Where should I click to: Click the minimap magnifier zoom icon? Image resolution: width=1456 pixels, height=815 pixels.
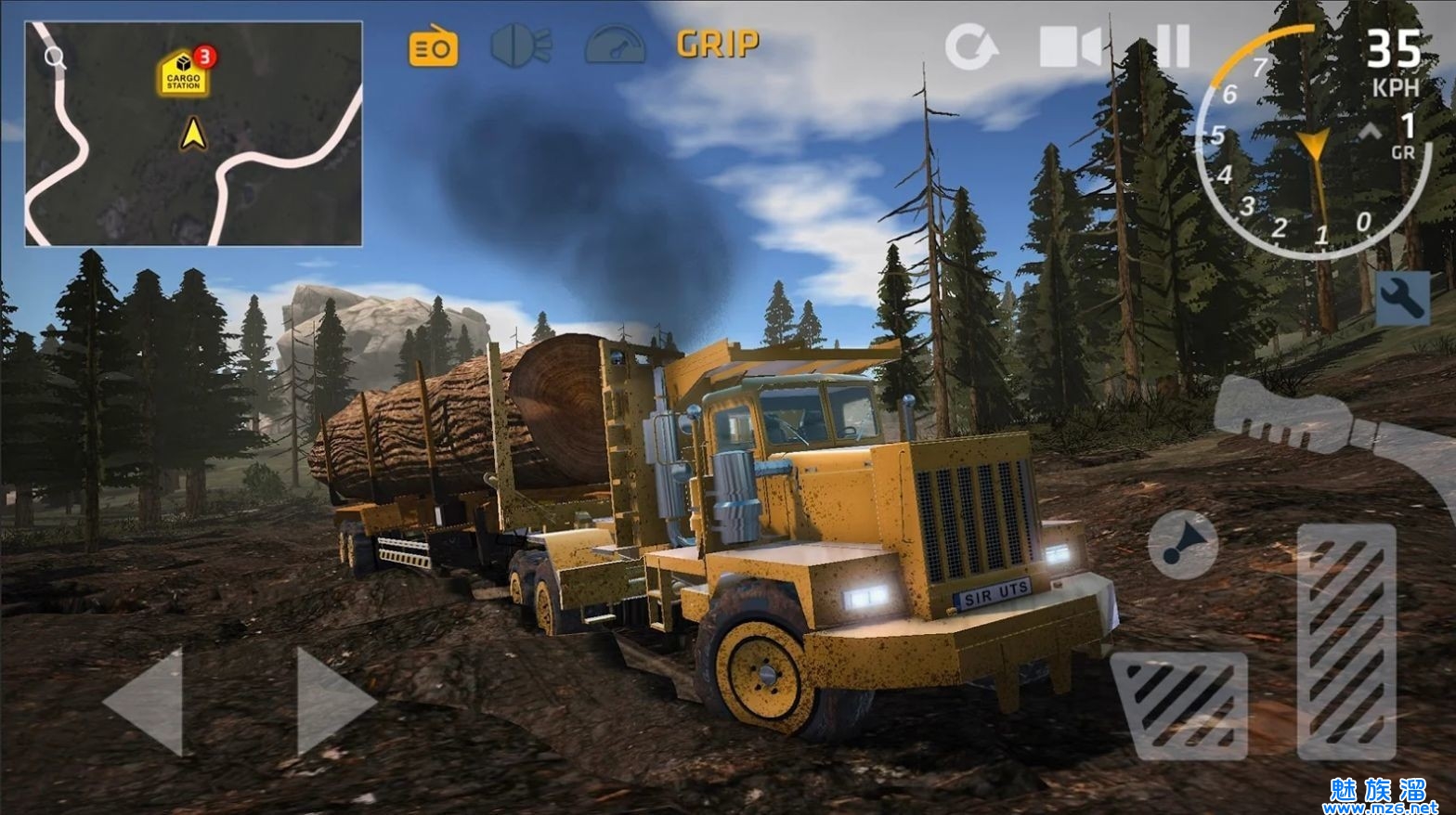click(x=55, y=58)
